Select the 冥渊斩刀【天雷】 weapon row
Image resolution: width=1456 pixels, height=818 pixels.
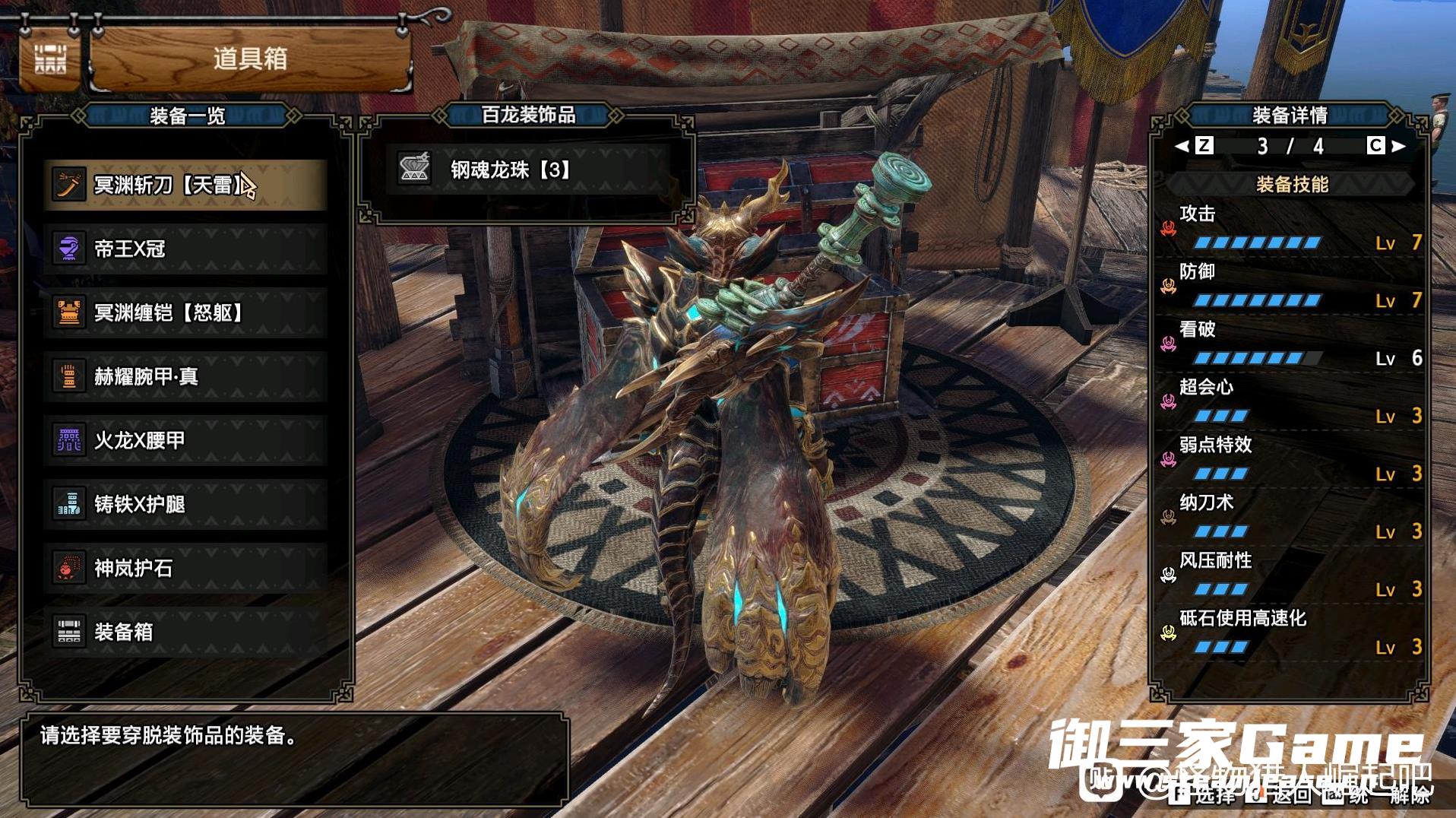tap(185, 185)
